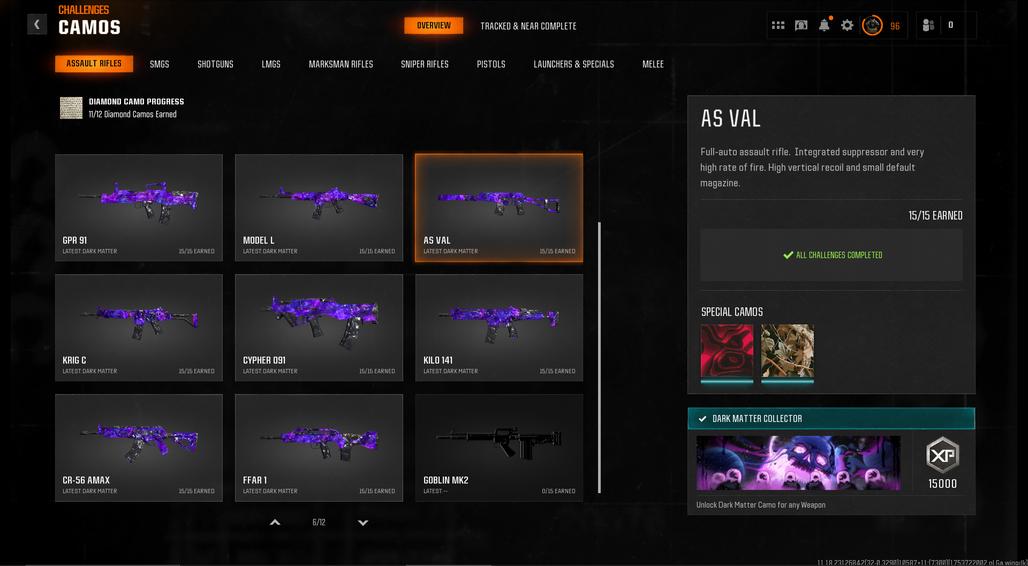Open the Krig C camo tile
This screenshot has height=566, width=1028.
(x=139, y=327)
